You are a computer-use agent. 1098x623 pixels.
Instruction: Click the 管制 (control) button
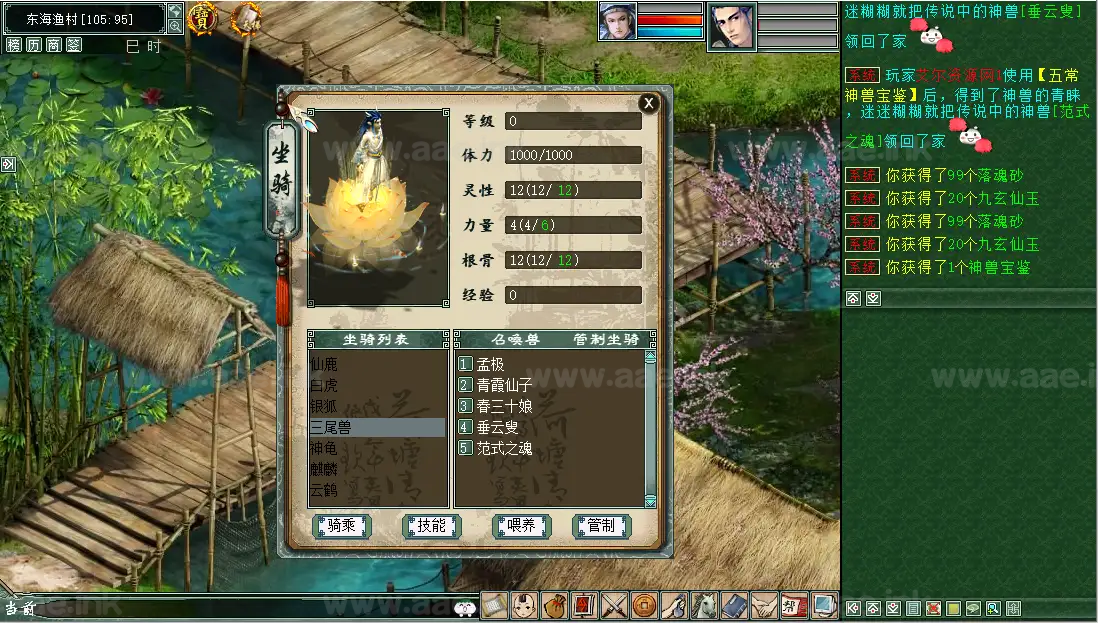coord(601,526)
